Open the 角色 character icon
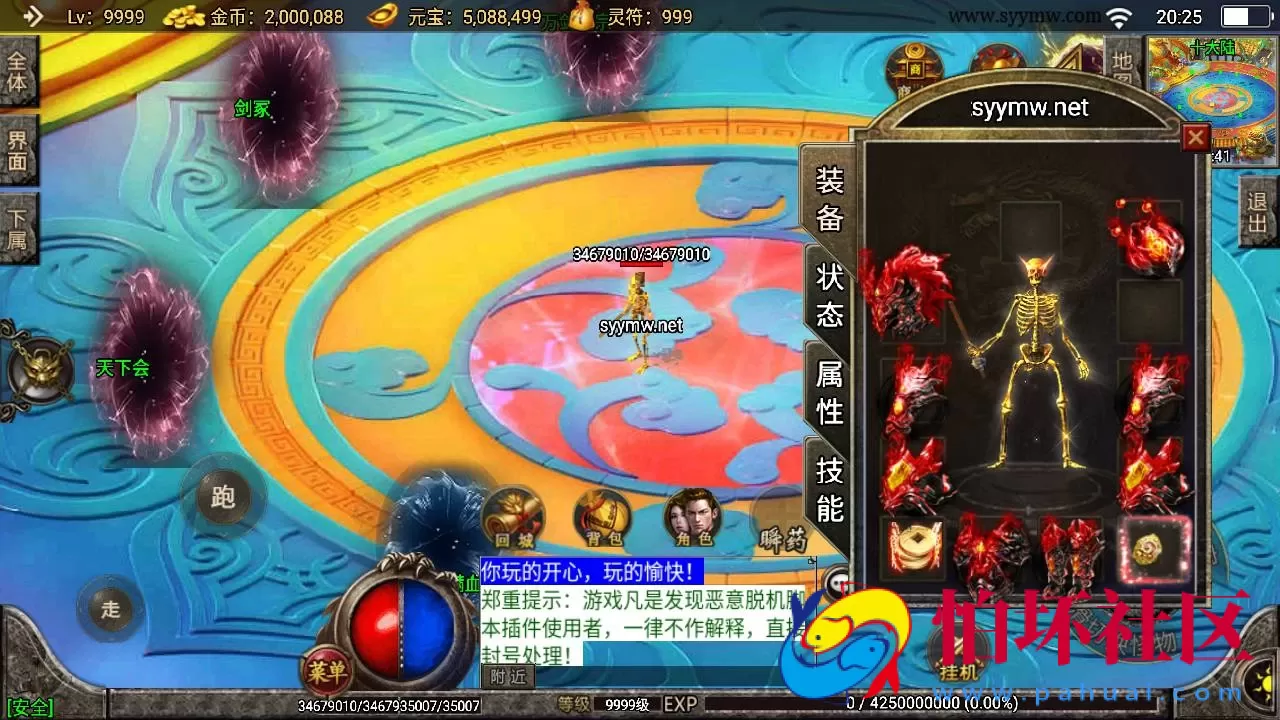The image size is (1280, 720). click(692, 515)
